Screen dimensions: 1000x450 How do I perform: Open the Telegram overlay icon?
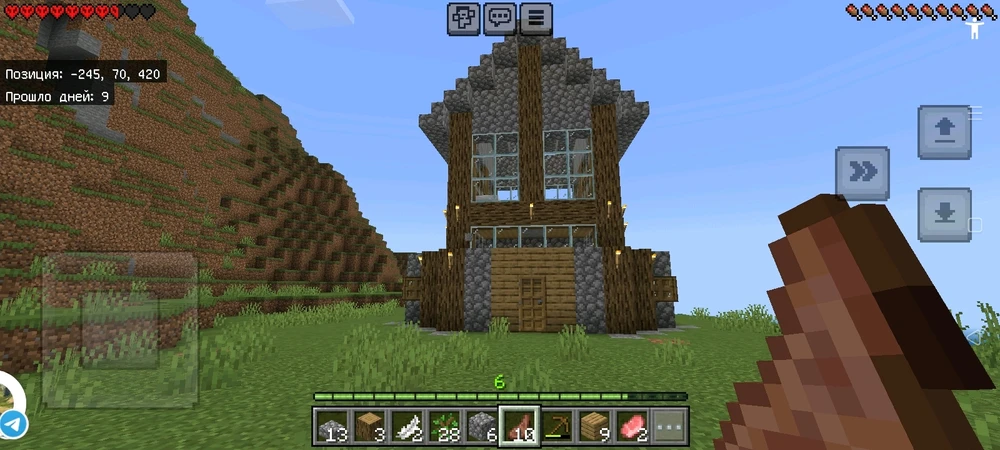point(12,422)
